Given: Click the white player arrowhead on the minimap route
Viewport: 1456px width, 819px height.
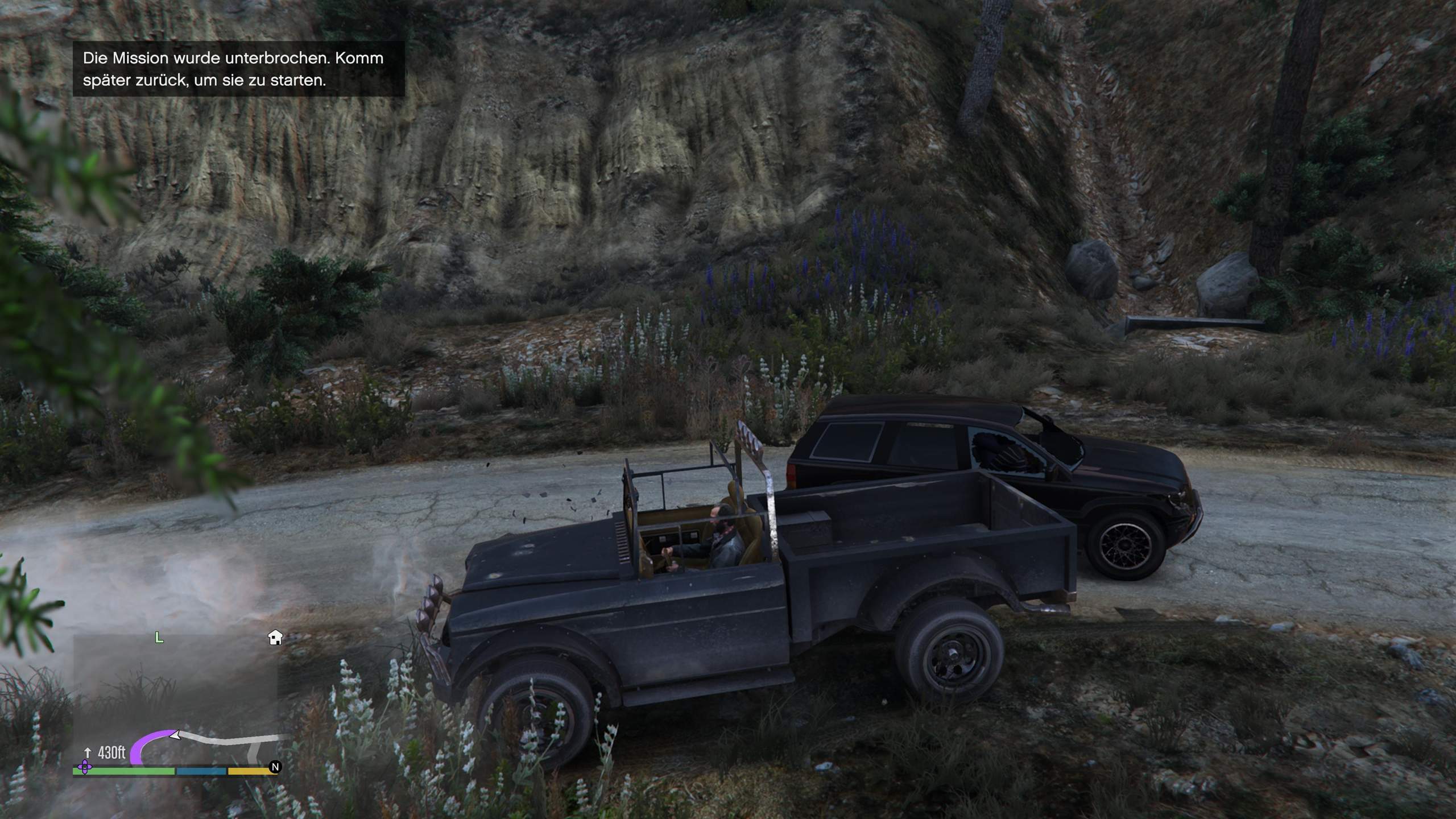Looking at the screenshot, I should click(176, 735).
